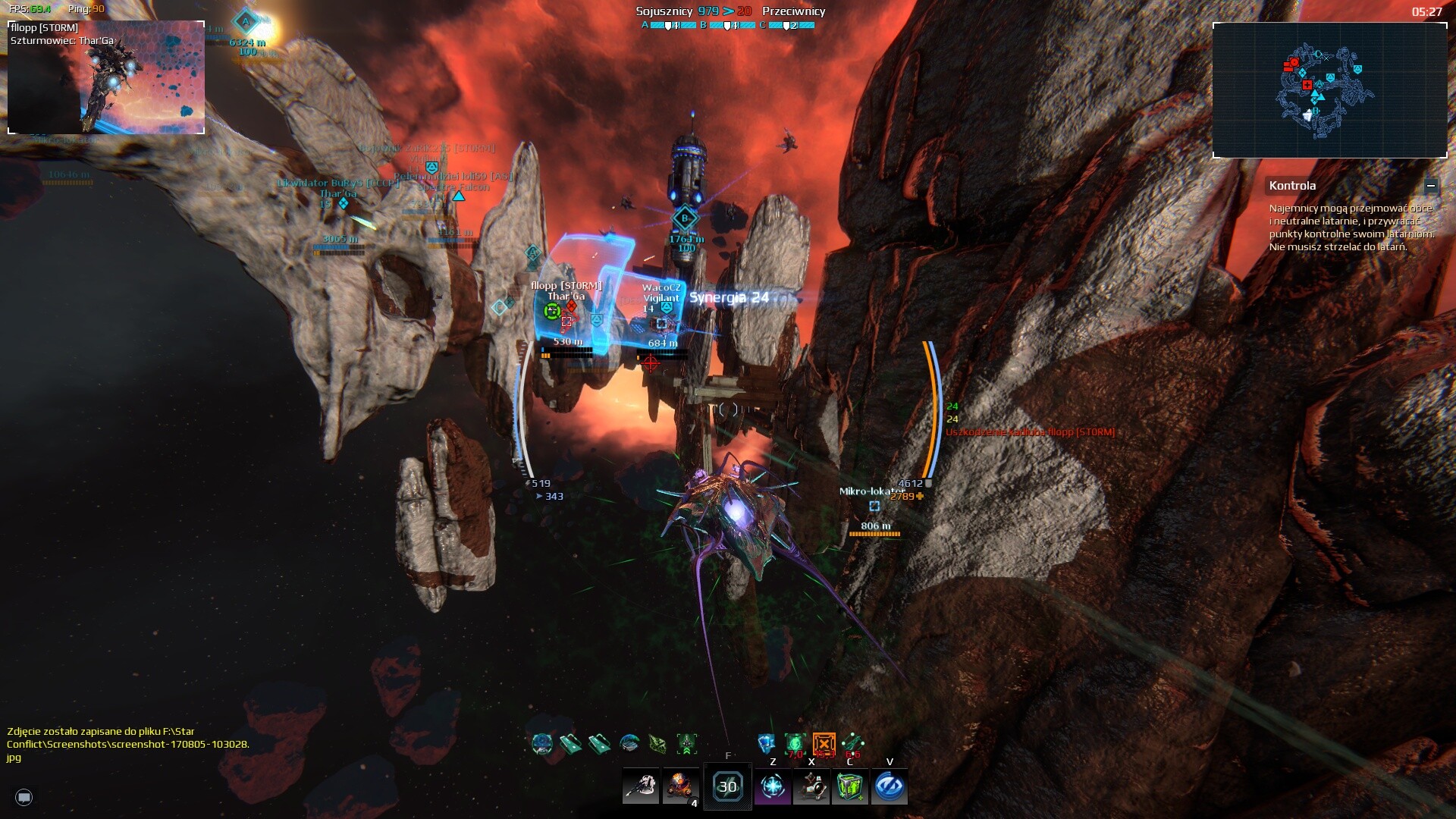Activate the special module showing 30
The height and width of the screenshot is (819, 1456).
pos(727,786)
